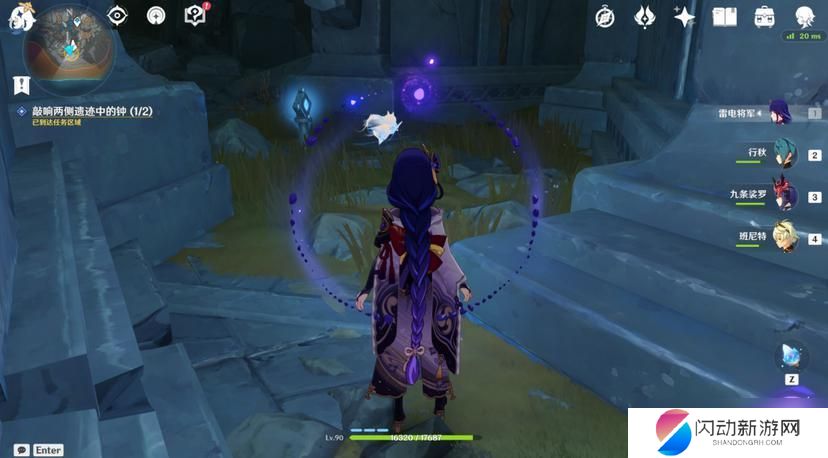This screenshot has height=458, width=828.
Task: Open the four-pointed star Wish icon
Action: pos(684,16)
